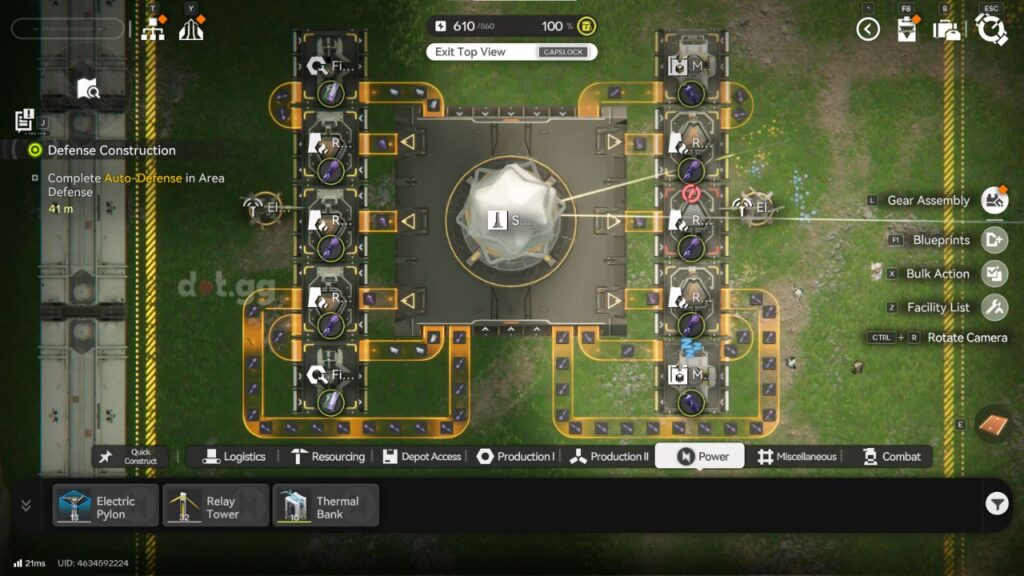Select the Electric Pylon building
Viewport: 1024px width, 576px height.
click(x=105, y=506)
